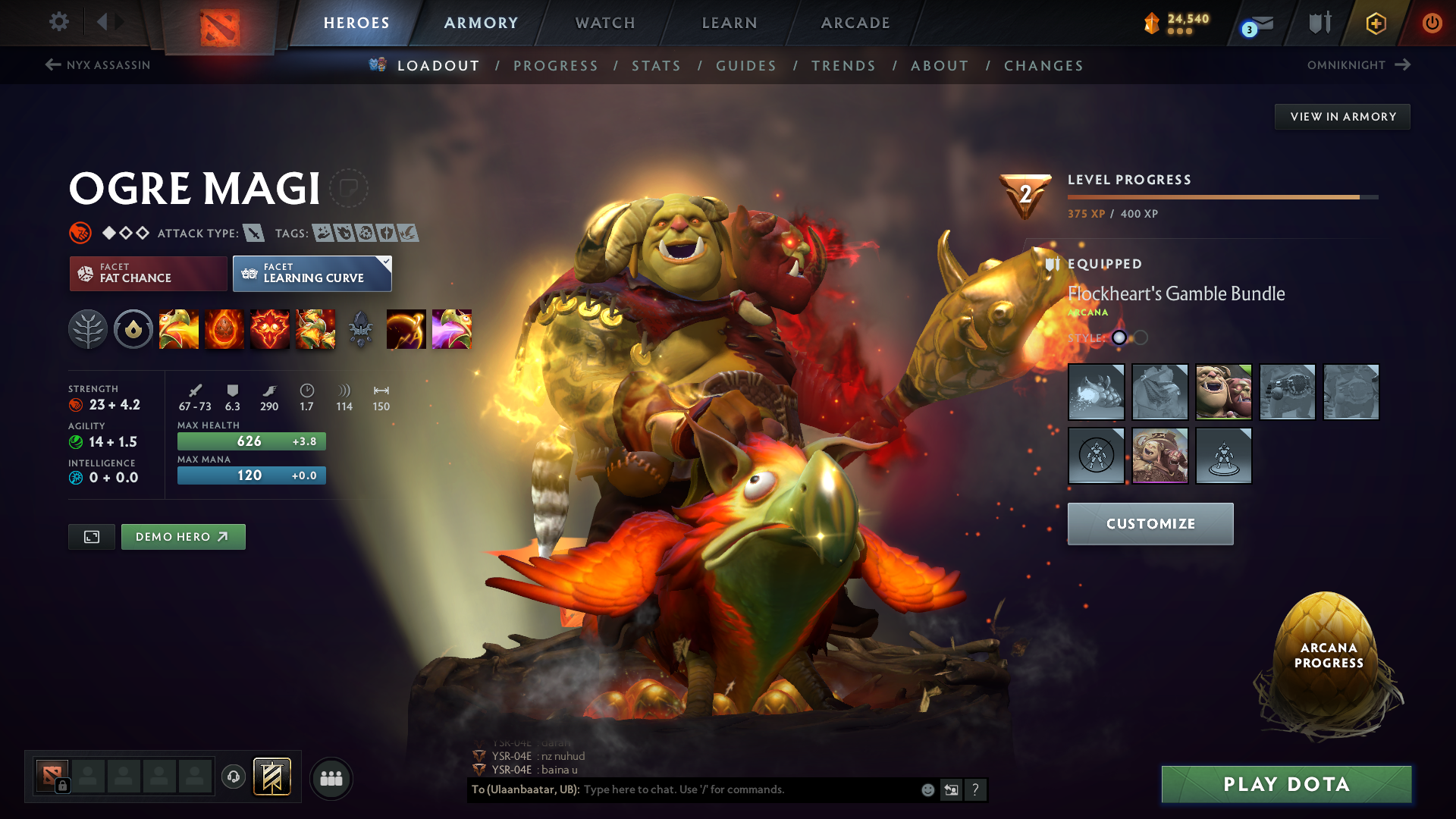Viewport: 1456px width, 819px height.
Task: Open the Arcade tab
Action: 855,23
